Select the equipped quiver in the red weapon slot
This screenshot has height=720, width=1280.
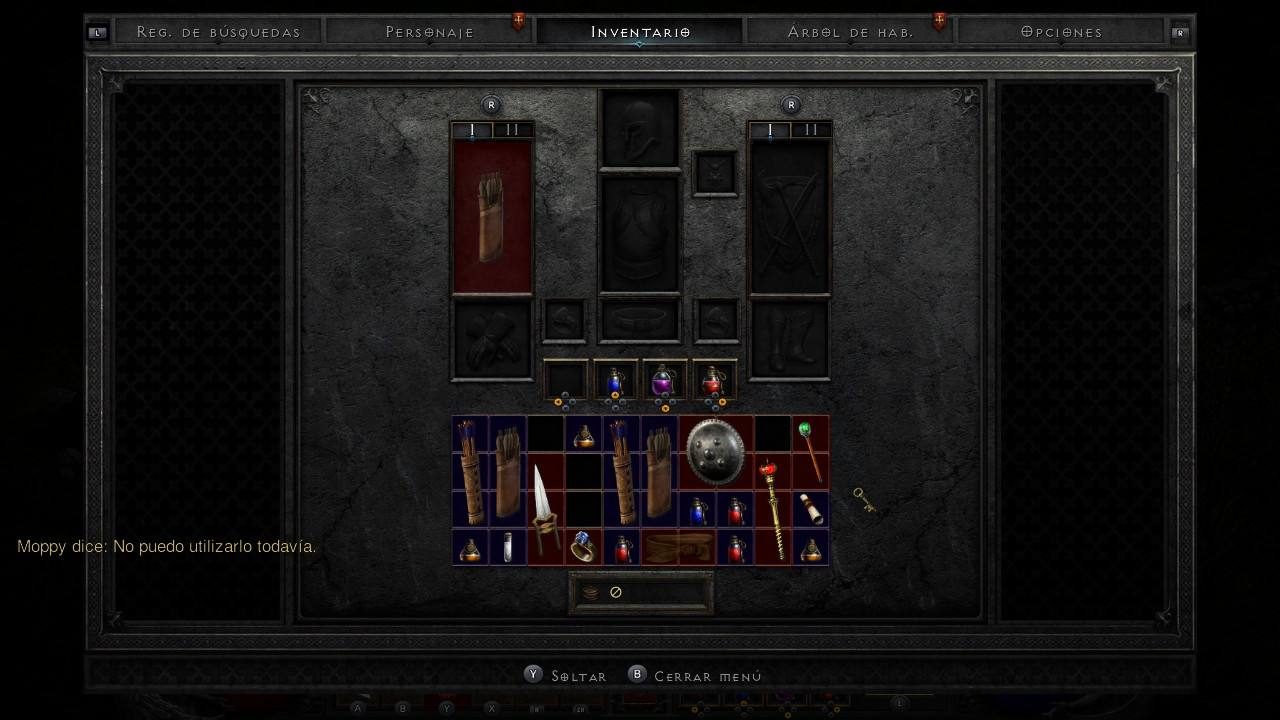[492, 217]
